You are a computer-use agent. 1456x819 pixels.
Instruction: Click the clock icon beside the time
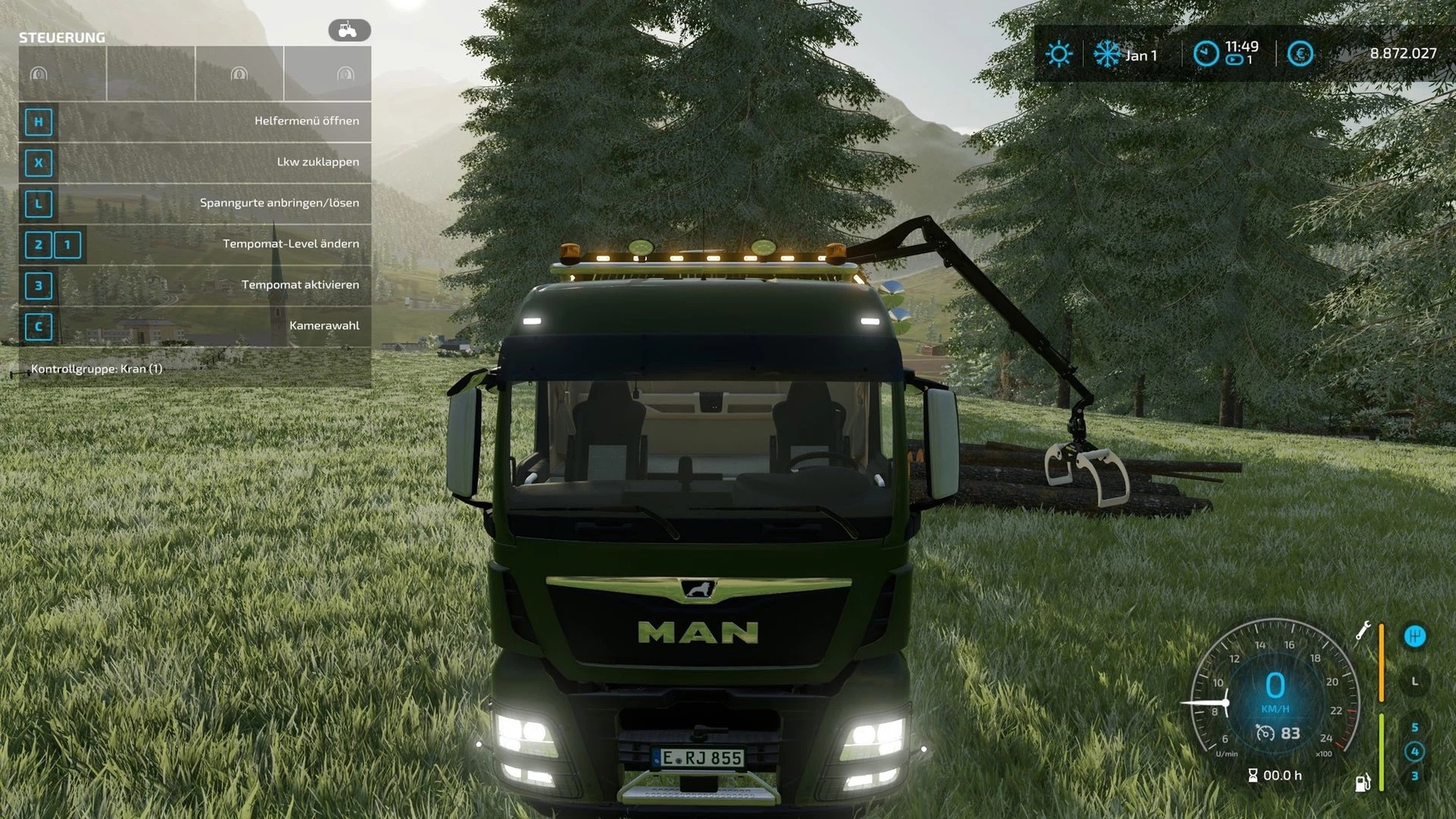tap(1205, 54)
